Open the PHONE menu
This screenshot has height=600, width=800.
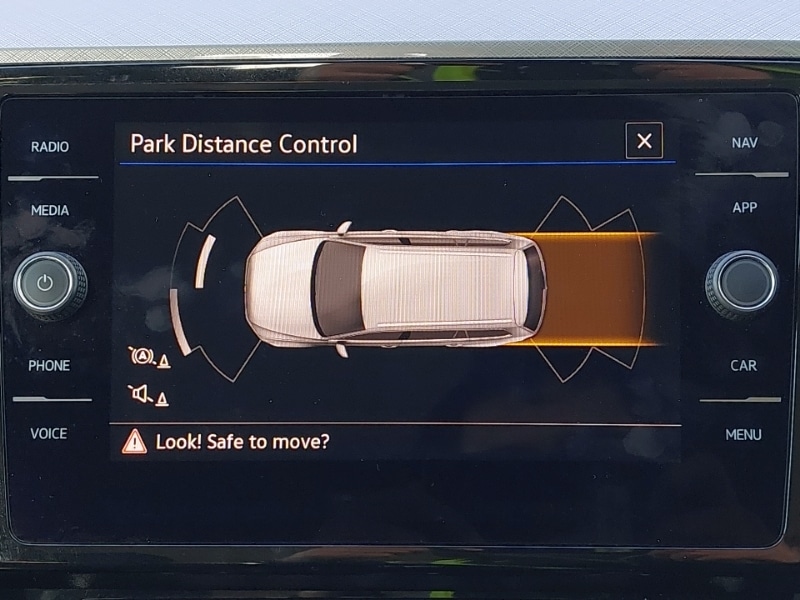(x=49, y=366)
